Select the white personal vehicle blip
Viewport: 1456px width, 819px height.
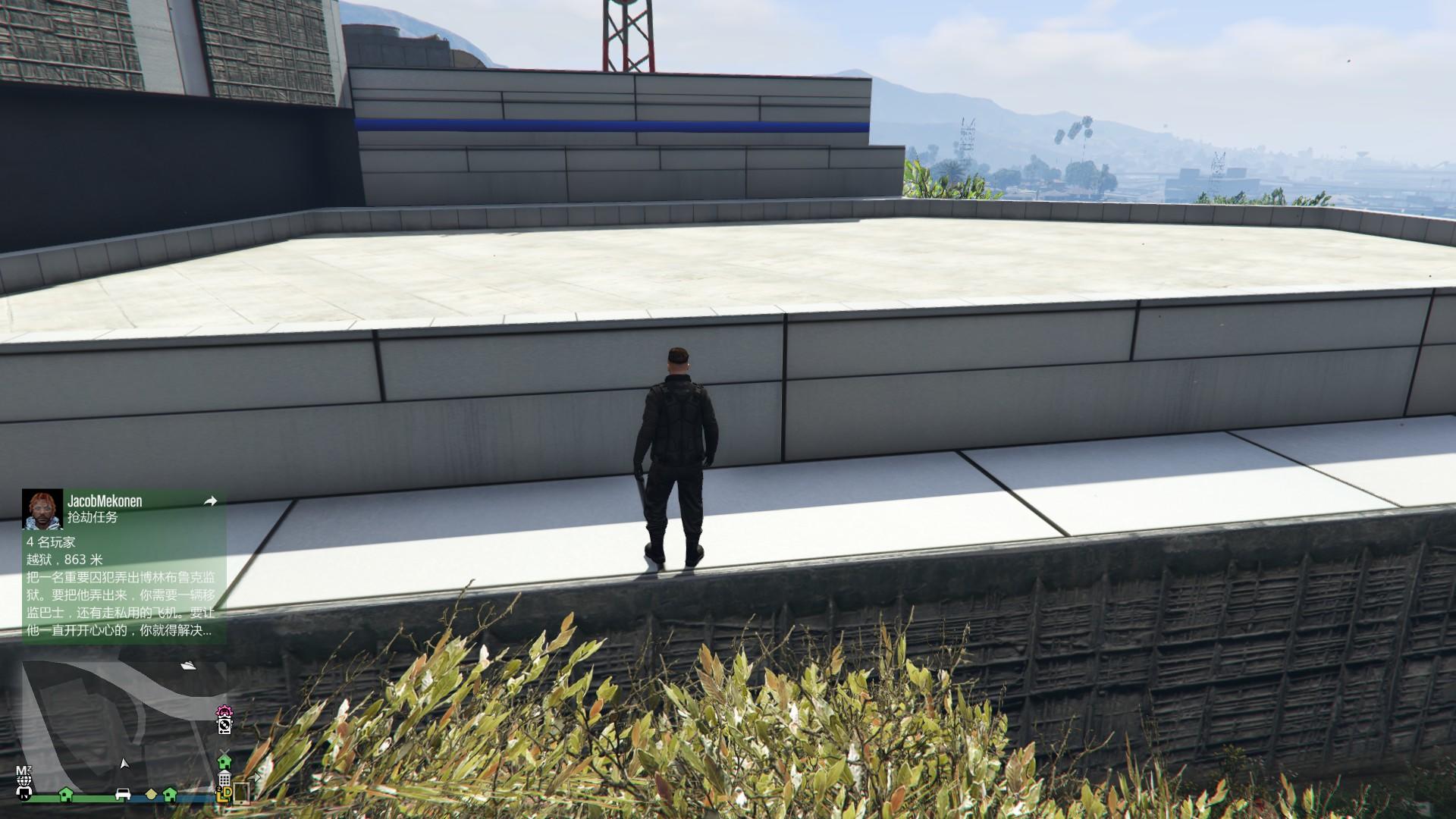124,795
